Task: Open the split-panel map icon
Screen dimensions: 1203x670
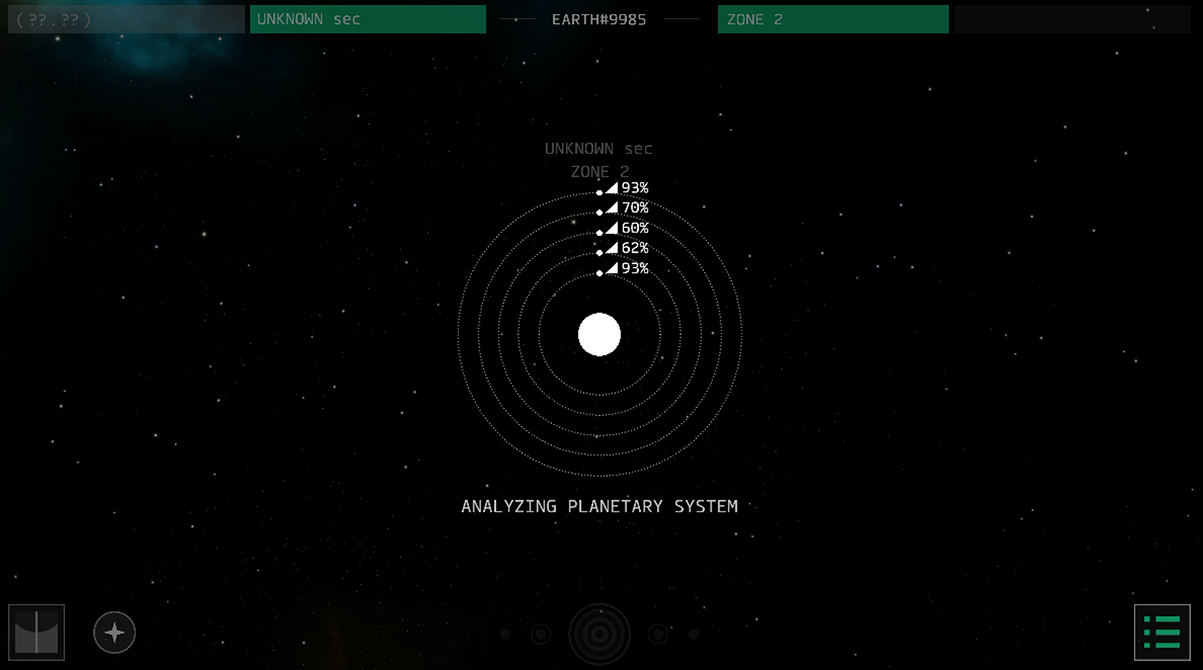Action: (x=36, y=632)
